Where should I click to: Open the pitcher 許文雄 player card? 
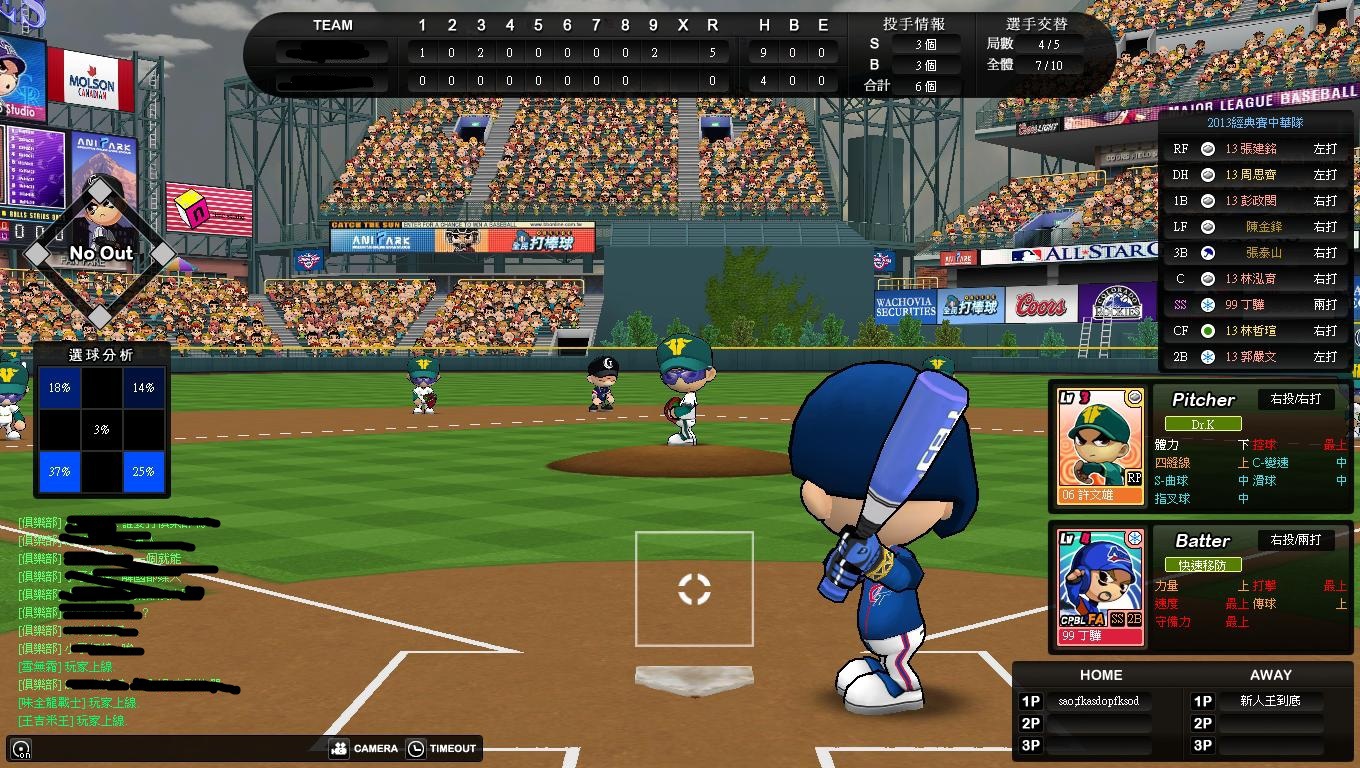[x=1101, y=446]
